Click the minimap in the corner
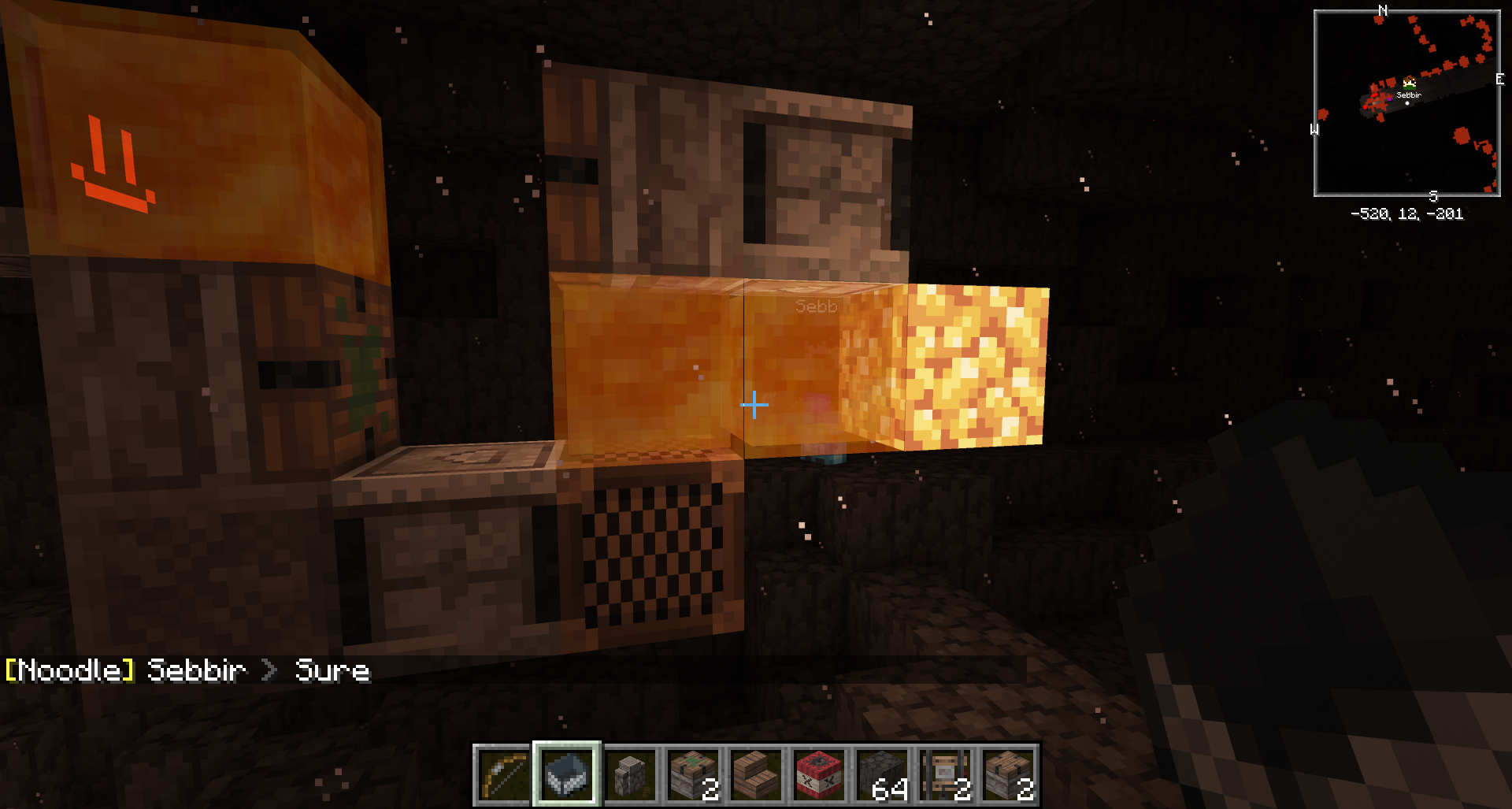This screenshot has height=809, width=1512. point(1406,103)
